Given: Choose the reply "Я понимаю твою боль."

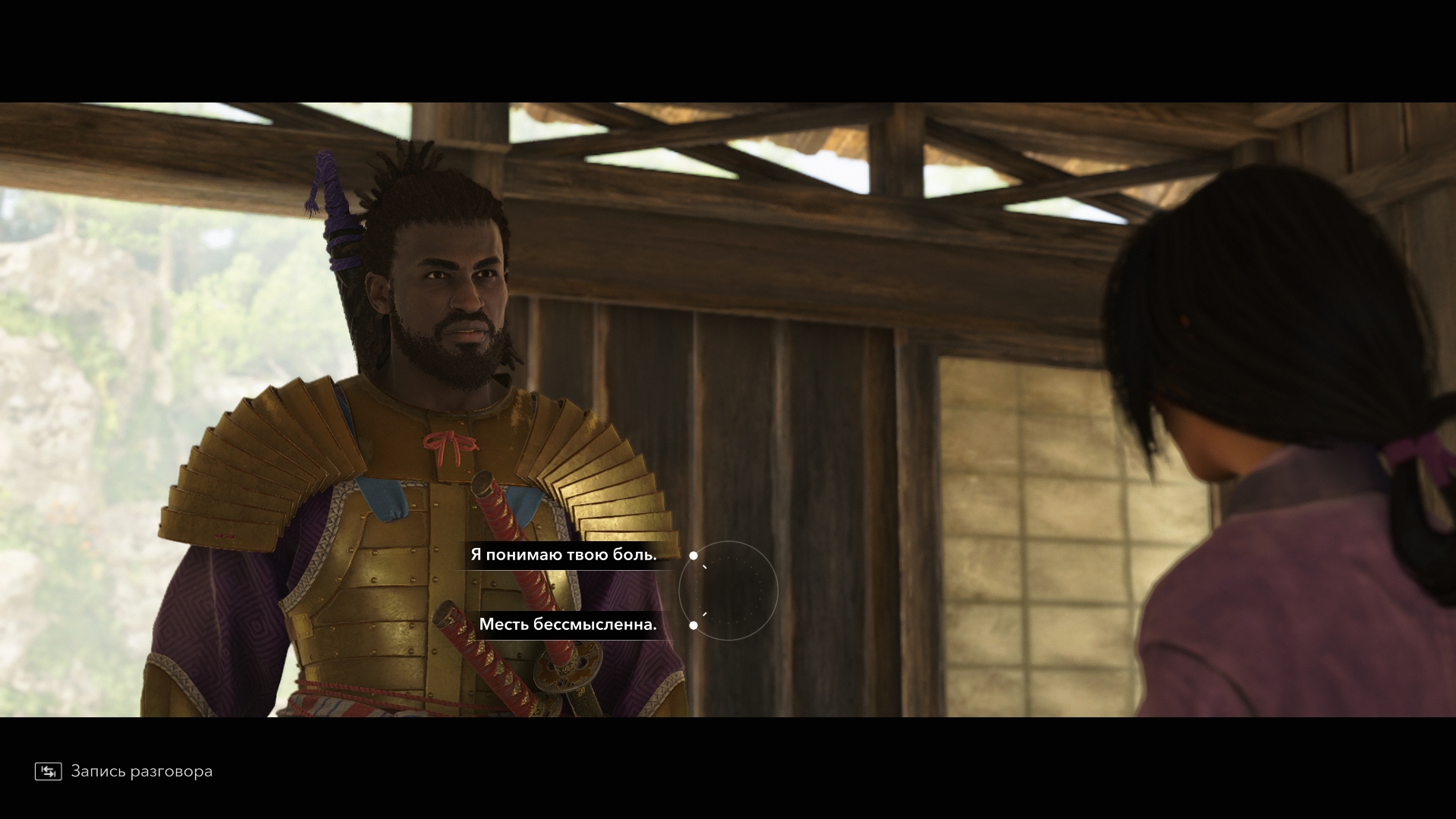Looking at the screenshot, I should click(564, 555).
